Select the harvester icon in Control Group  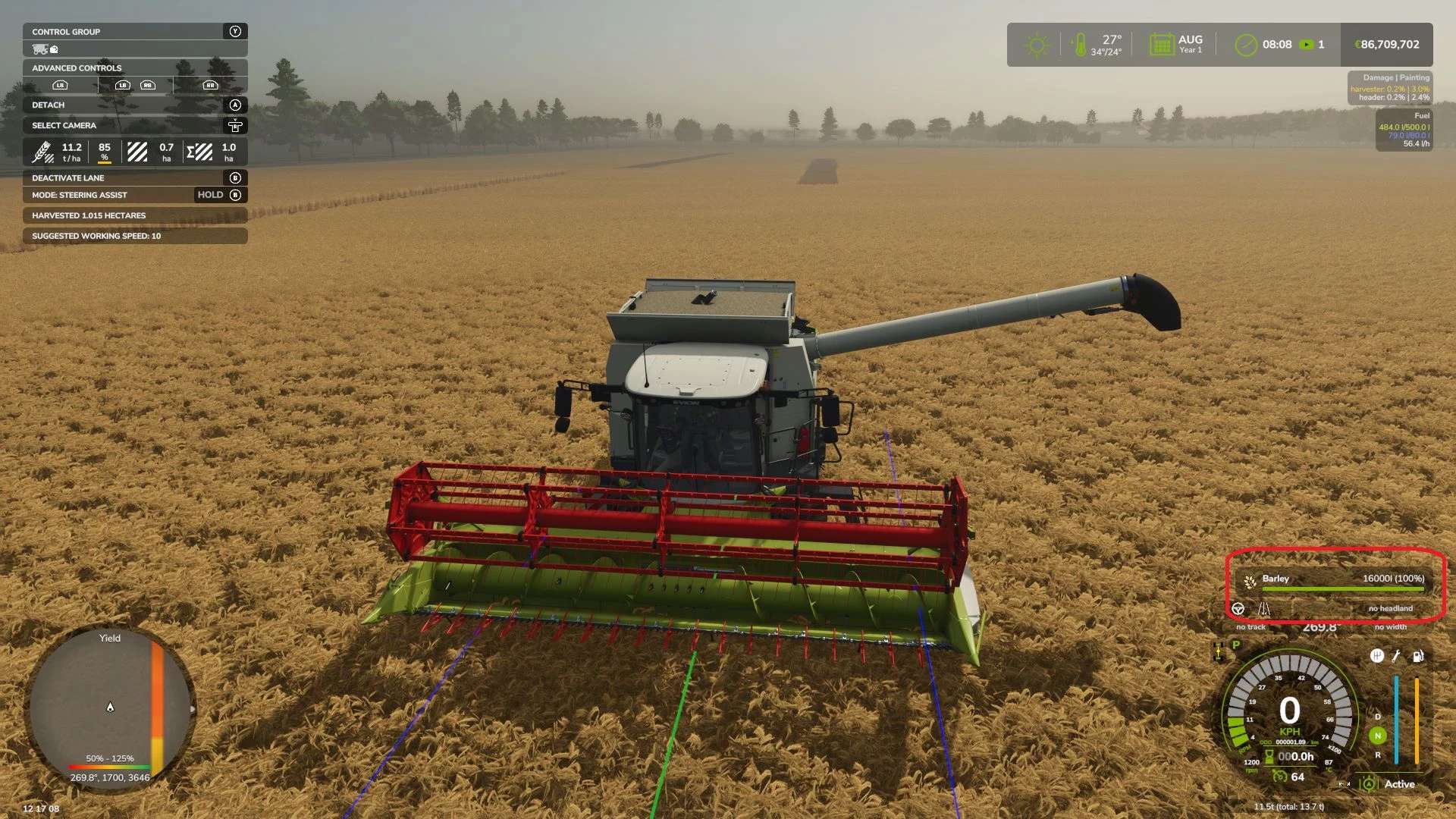pos(41,49)
